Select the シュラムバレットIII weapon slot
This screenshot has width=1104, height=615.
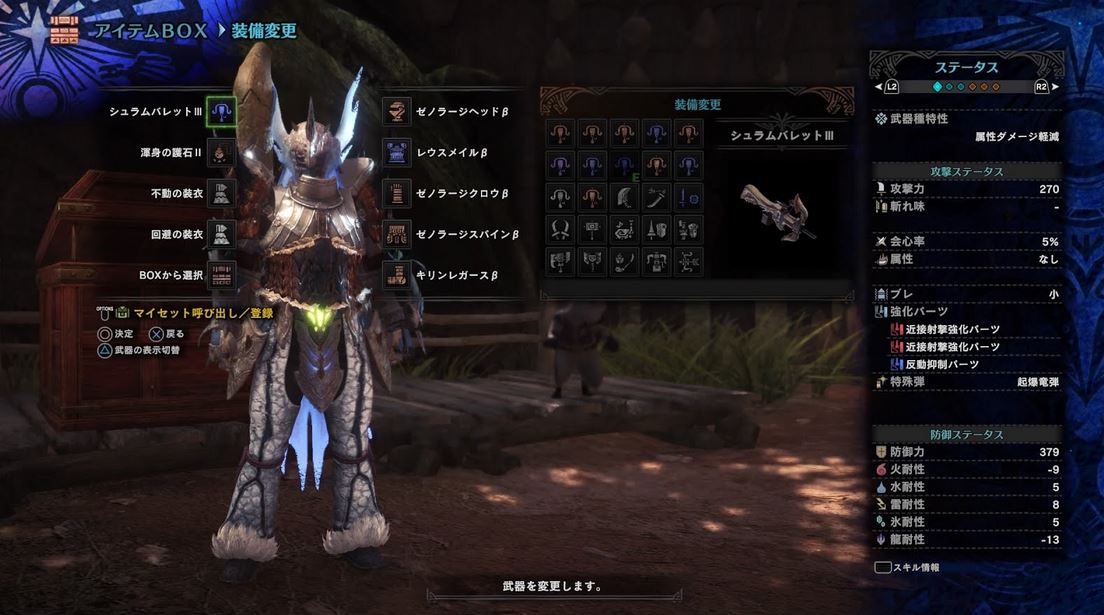tap(221, 112)
